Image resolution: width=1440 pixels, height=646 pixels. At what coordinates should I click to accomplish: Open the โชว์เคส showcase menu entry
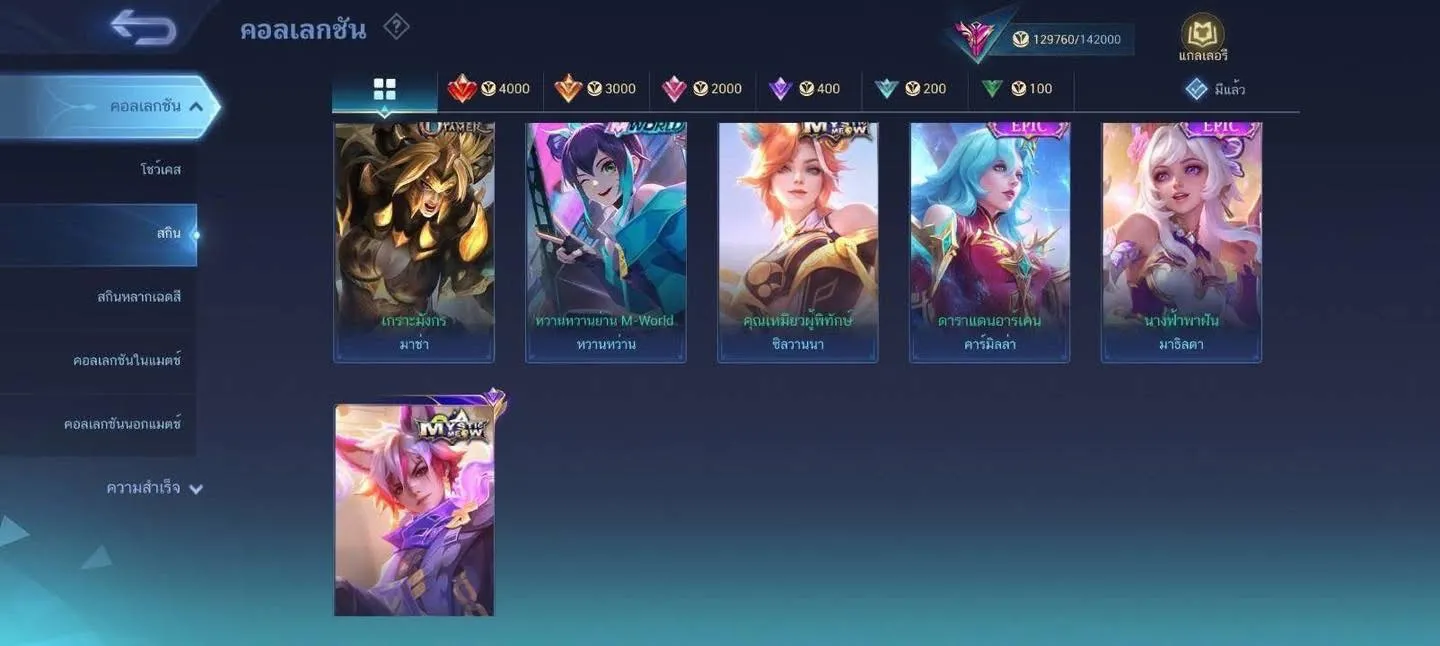pyautogui.click(x=160, y=170)
